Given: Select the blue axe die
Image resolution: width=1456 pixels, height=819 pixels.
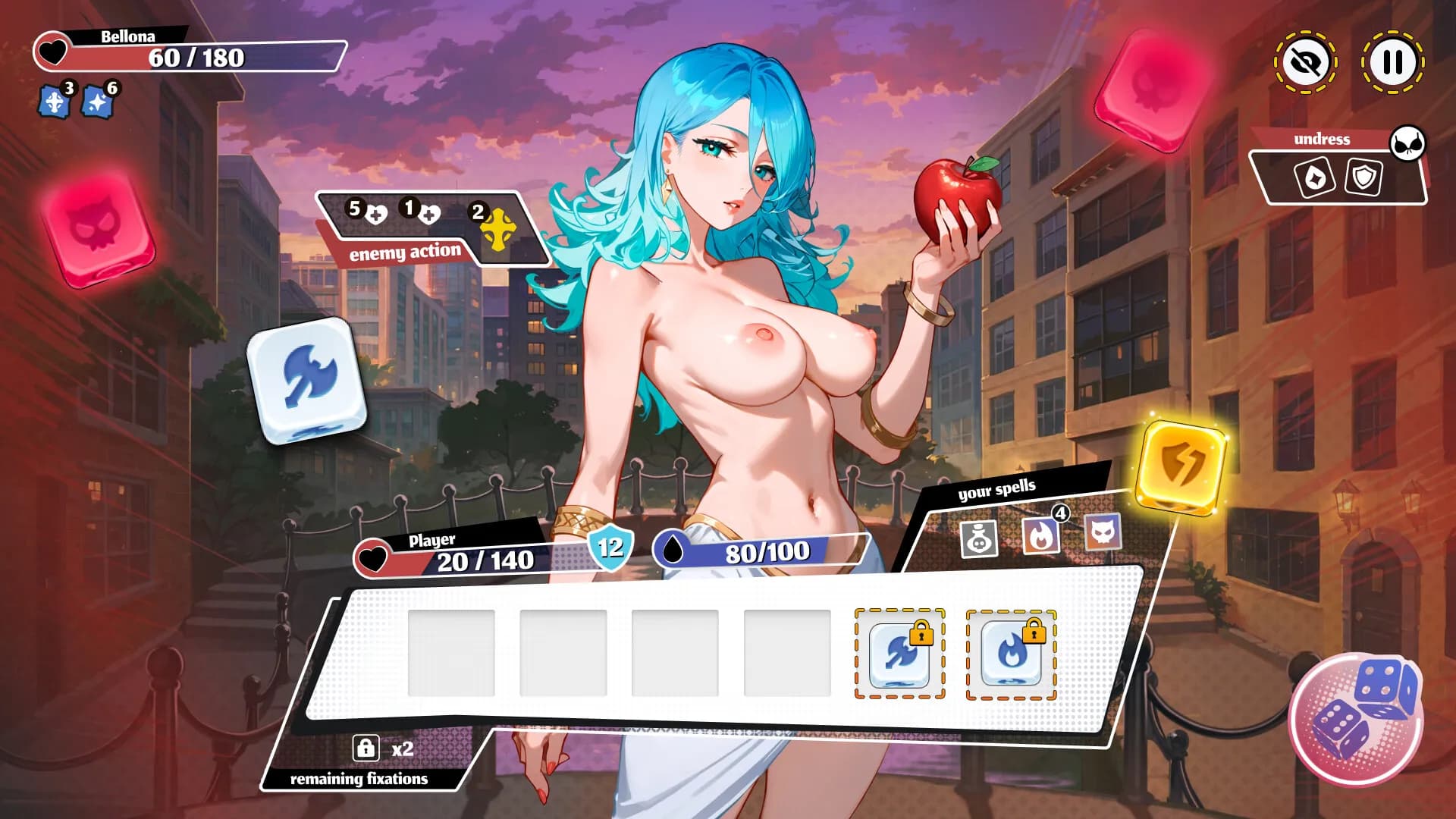Looking at the screenshot, I should (x=305, y=383).
